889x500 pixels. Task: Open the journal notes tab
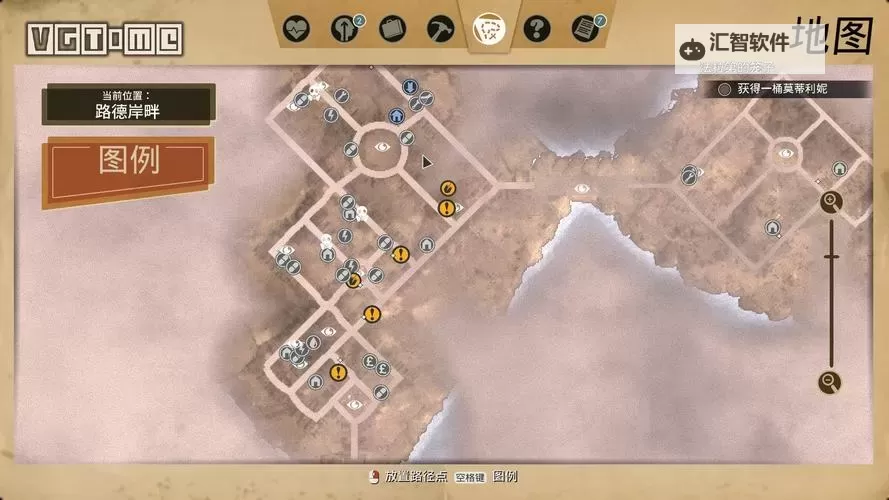[x=585, y=27]
